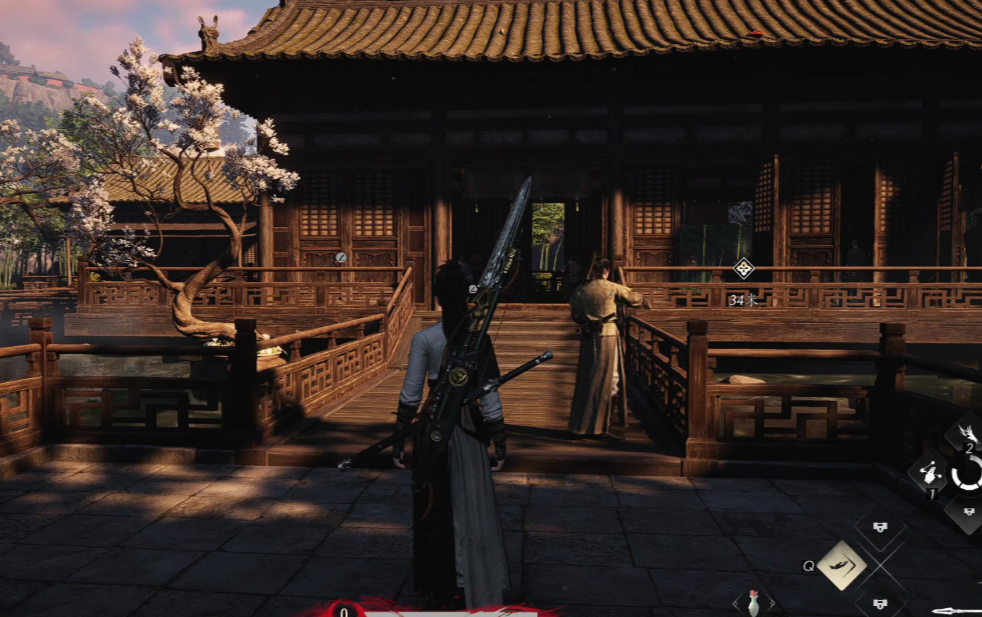Viewport: 982px width, 617px height.
Task: Click the spear weapon icon
Action: (955, 610)
